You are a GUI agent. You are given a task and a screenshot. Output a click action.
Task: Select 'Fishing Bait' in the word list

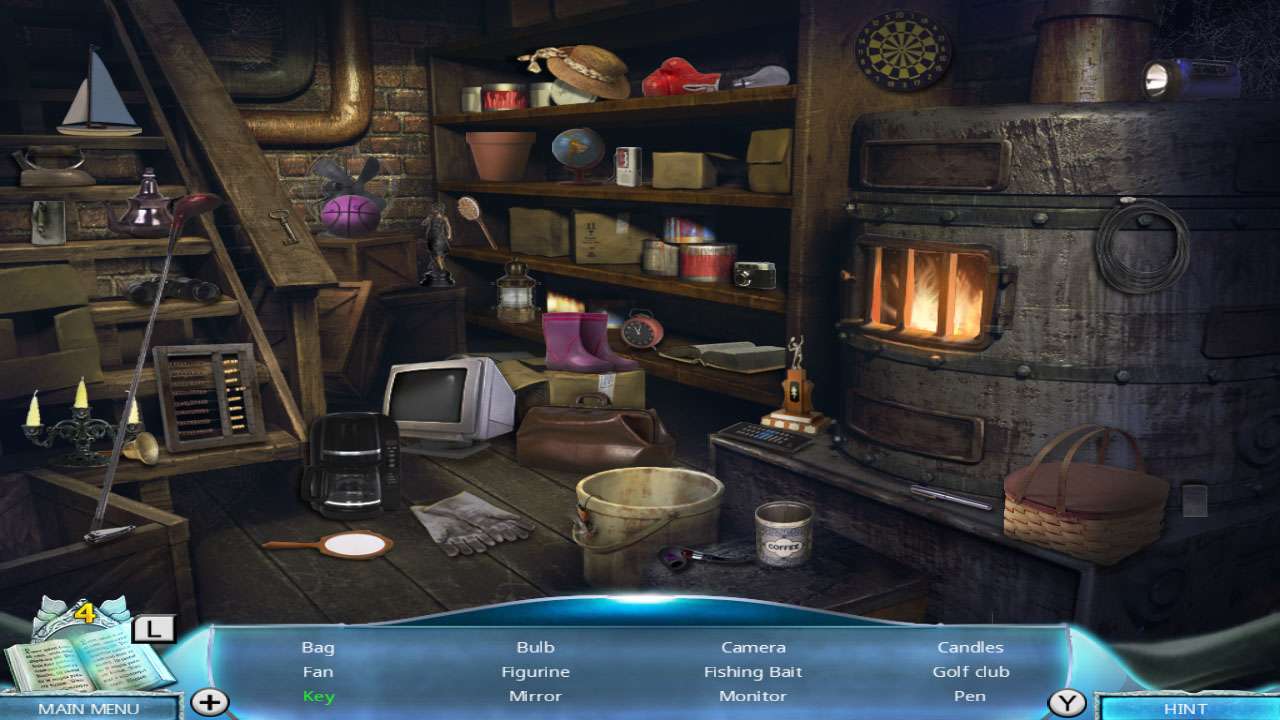click(752, 671)
